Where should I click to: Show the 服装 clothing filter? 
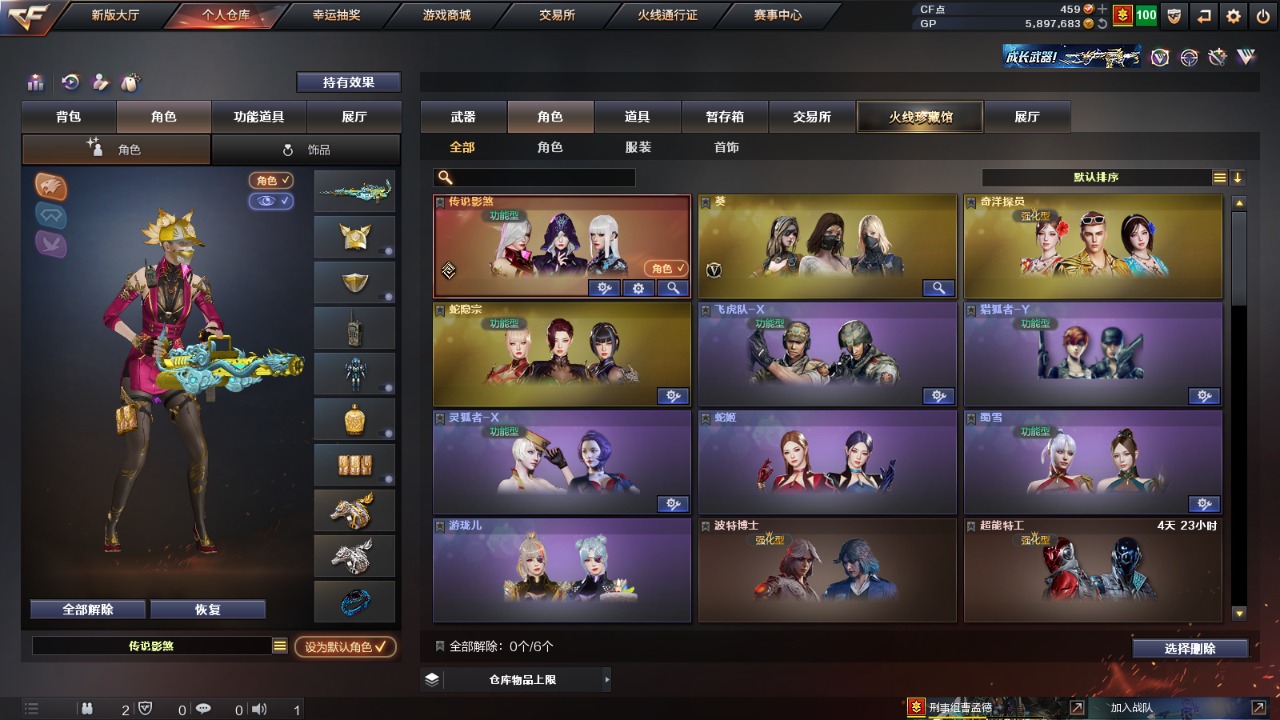638,147
